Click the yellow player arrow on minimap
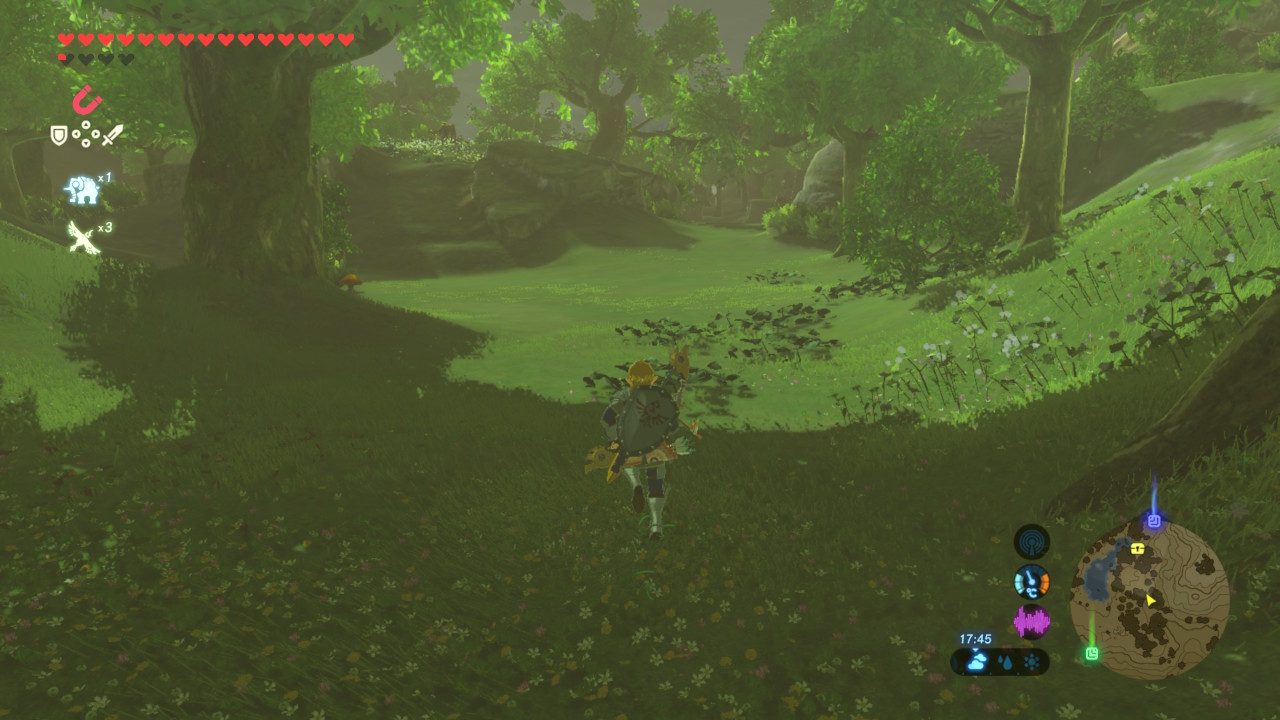The height and width of the screenshot is (720, 1280). click(1151, 600)
